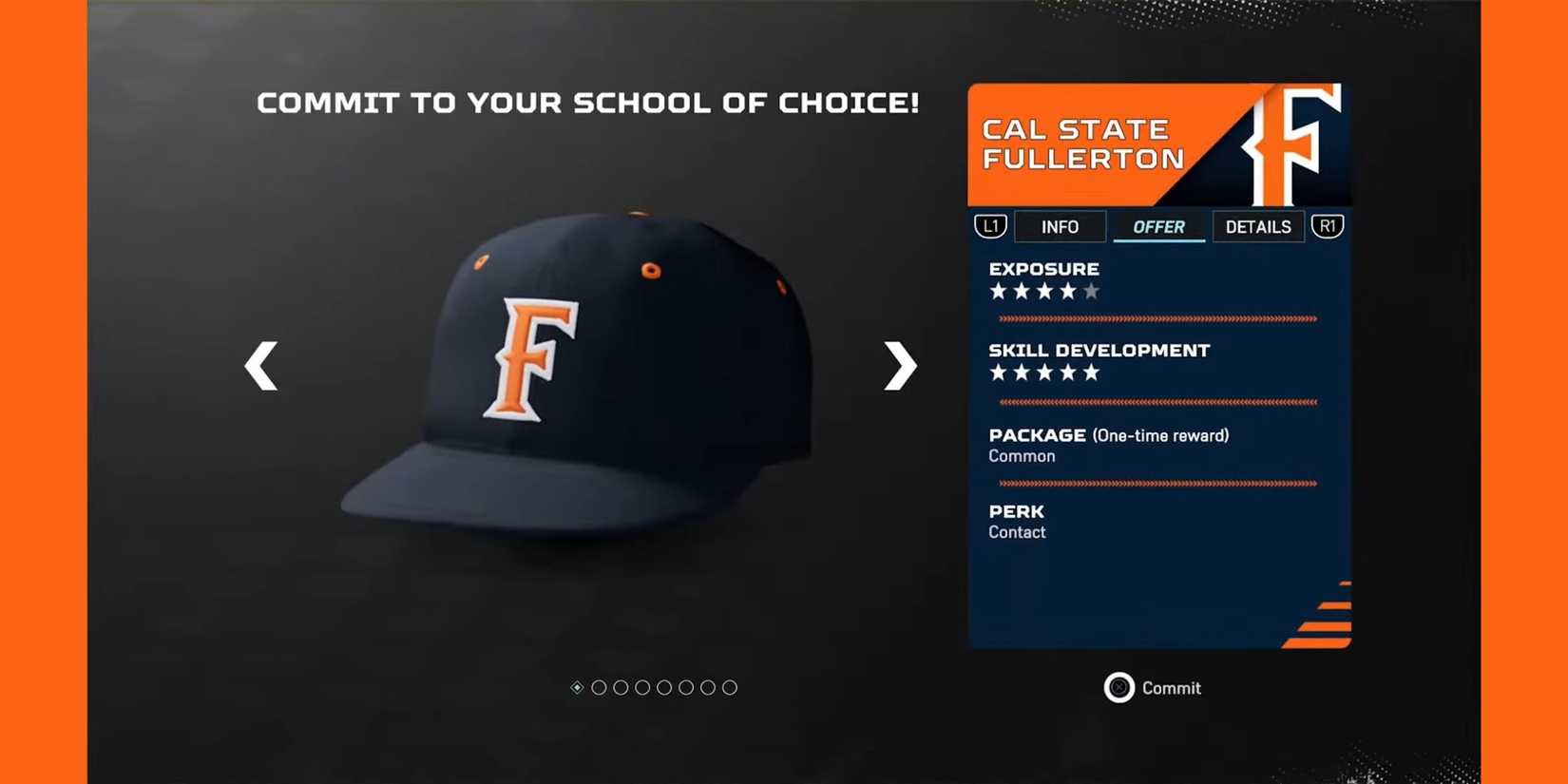Click the circle controller button next to Commit
Viewport: 1568px width, 784px height.
pyautogui.click(x=1119, y=687)
